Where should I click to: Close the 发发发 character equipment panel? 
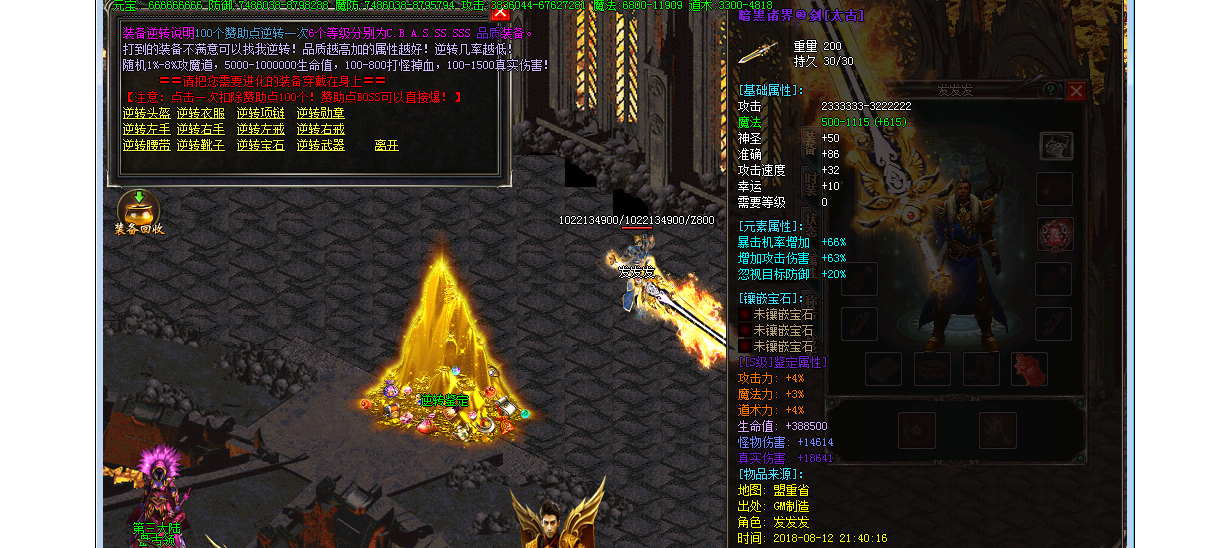pyautogui.click(x=1075, y=91)
